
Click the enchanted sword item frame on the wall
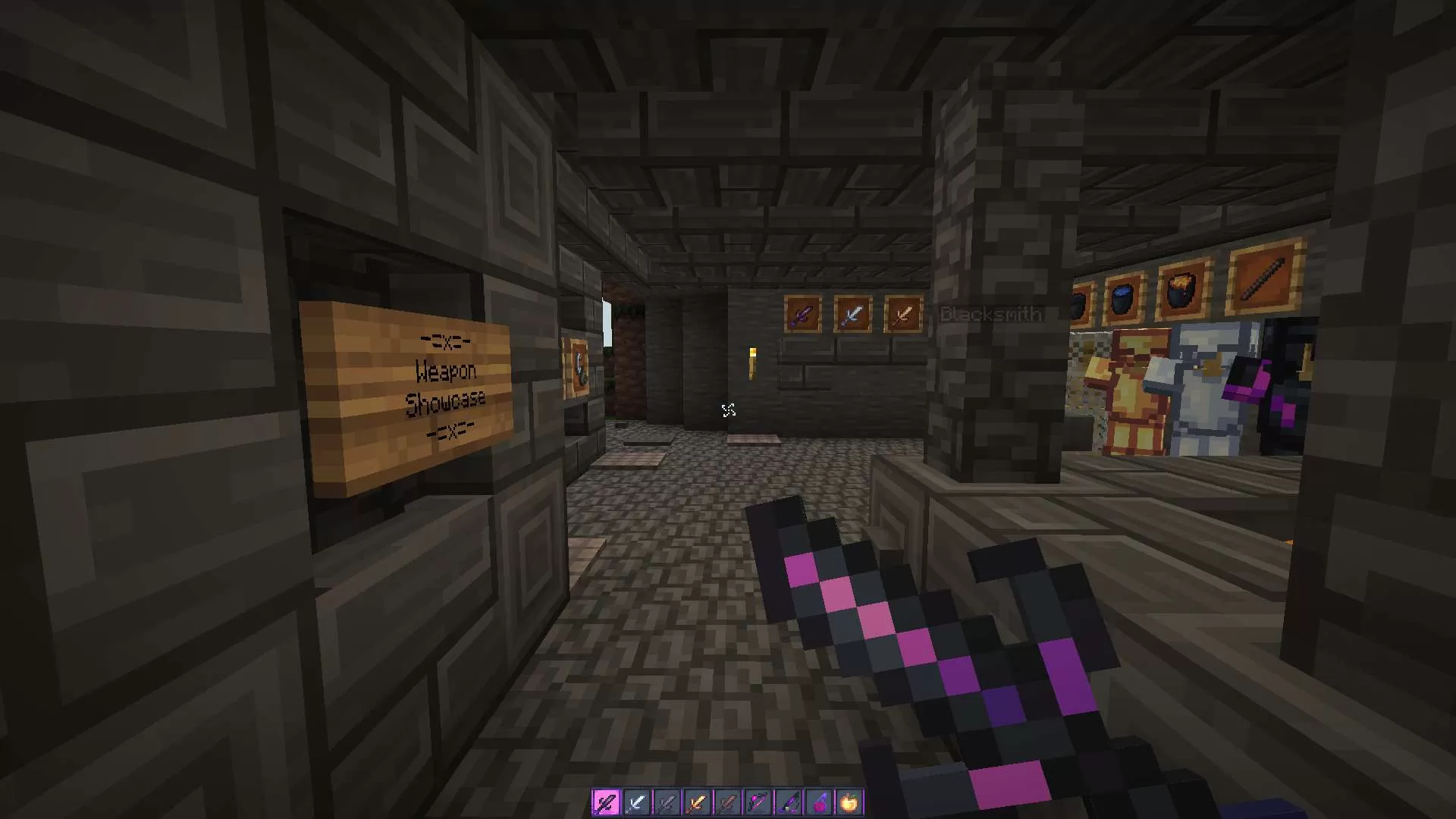point(802,313)
